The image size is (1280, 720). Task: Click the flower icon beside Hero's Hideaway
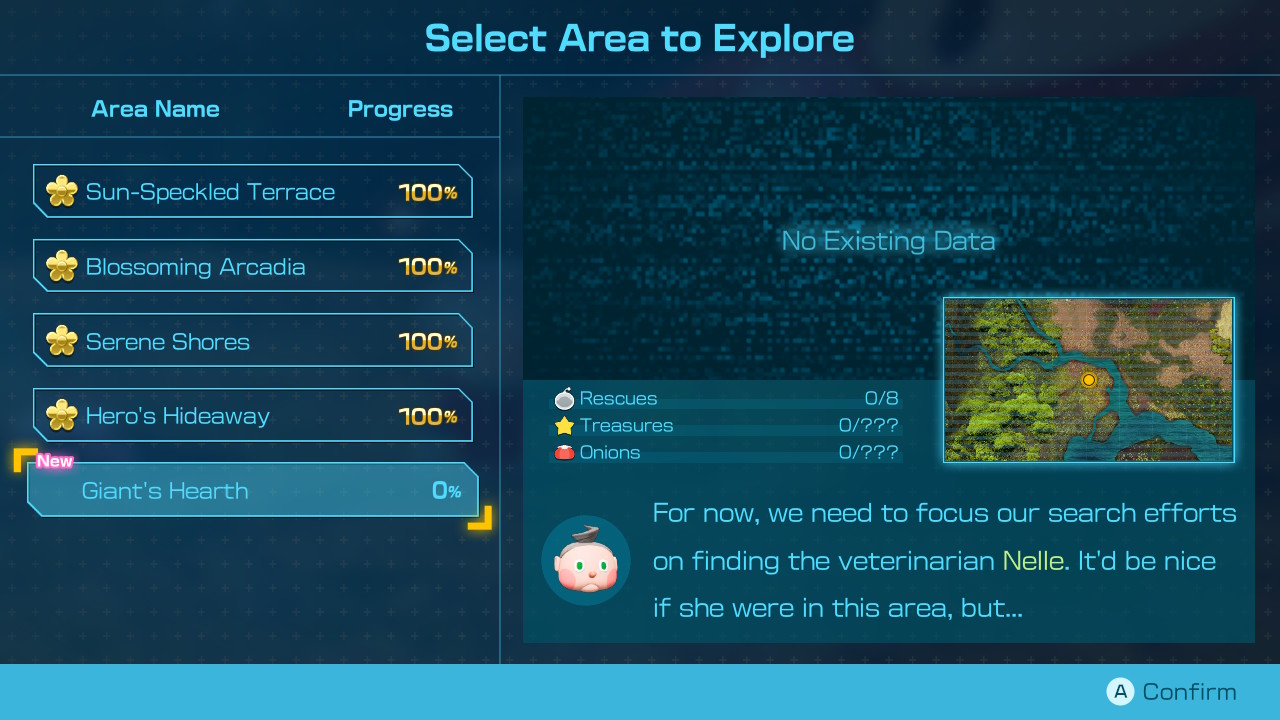click(61, 415)
